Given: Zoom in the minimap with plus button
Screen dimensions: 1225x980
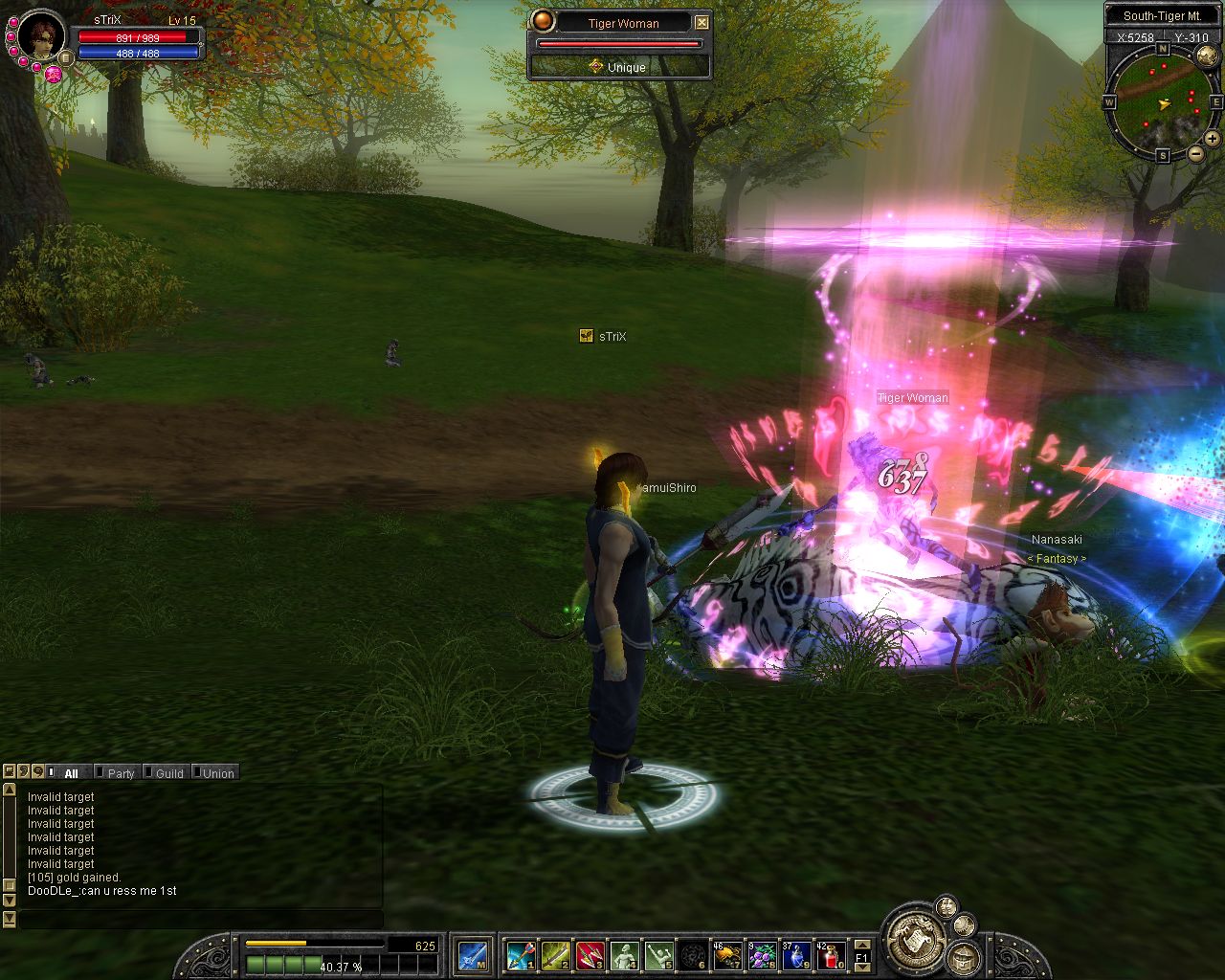Looking at the screenshot, I should click(1212, 139).
